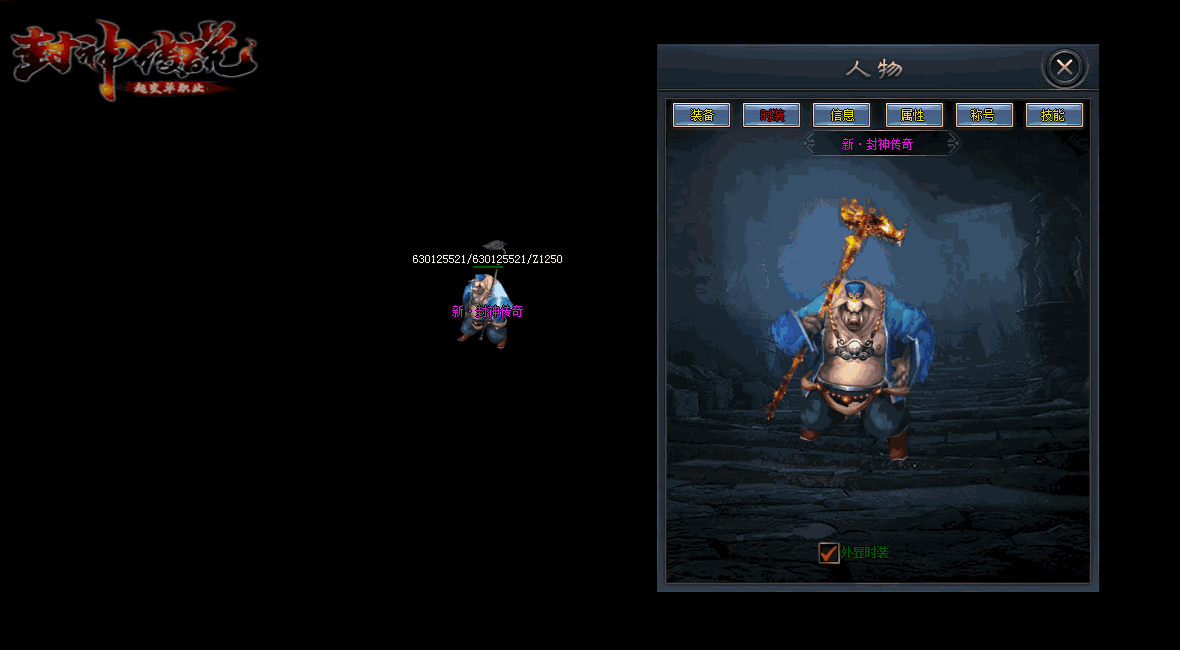Show the 信息 info tab
1180x650 pixels.
pyautogui.click(x=841, y=115)
